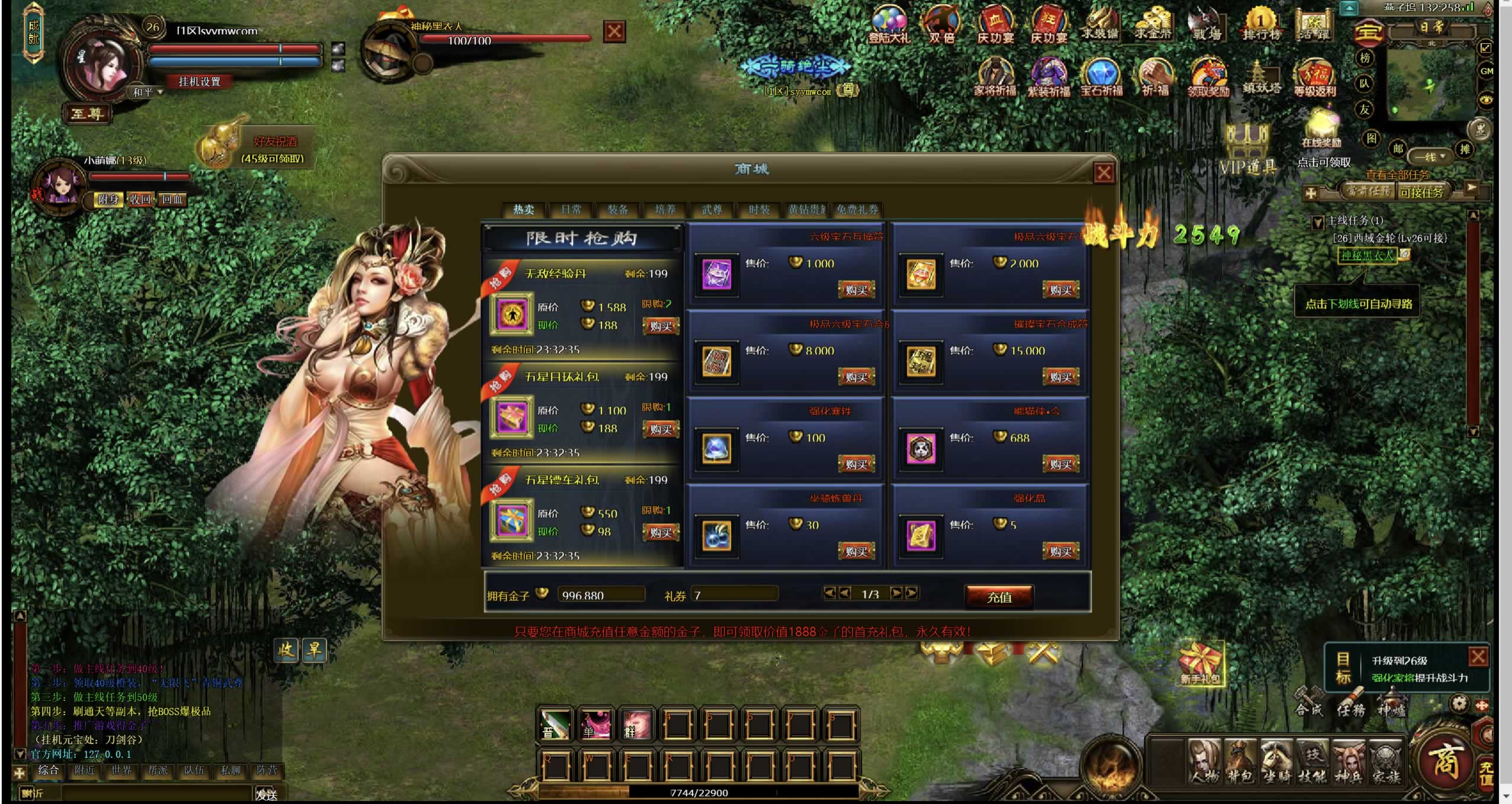Close the 商城 shop window
The width and height of the screenshot is (1512, 804).
(1103, 173)
